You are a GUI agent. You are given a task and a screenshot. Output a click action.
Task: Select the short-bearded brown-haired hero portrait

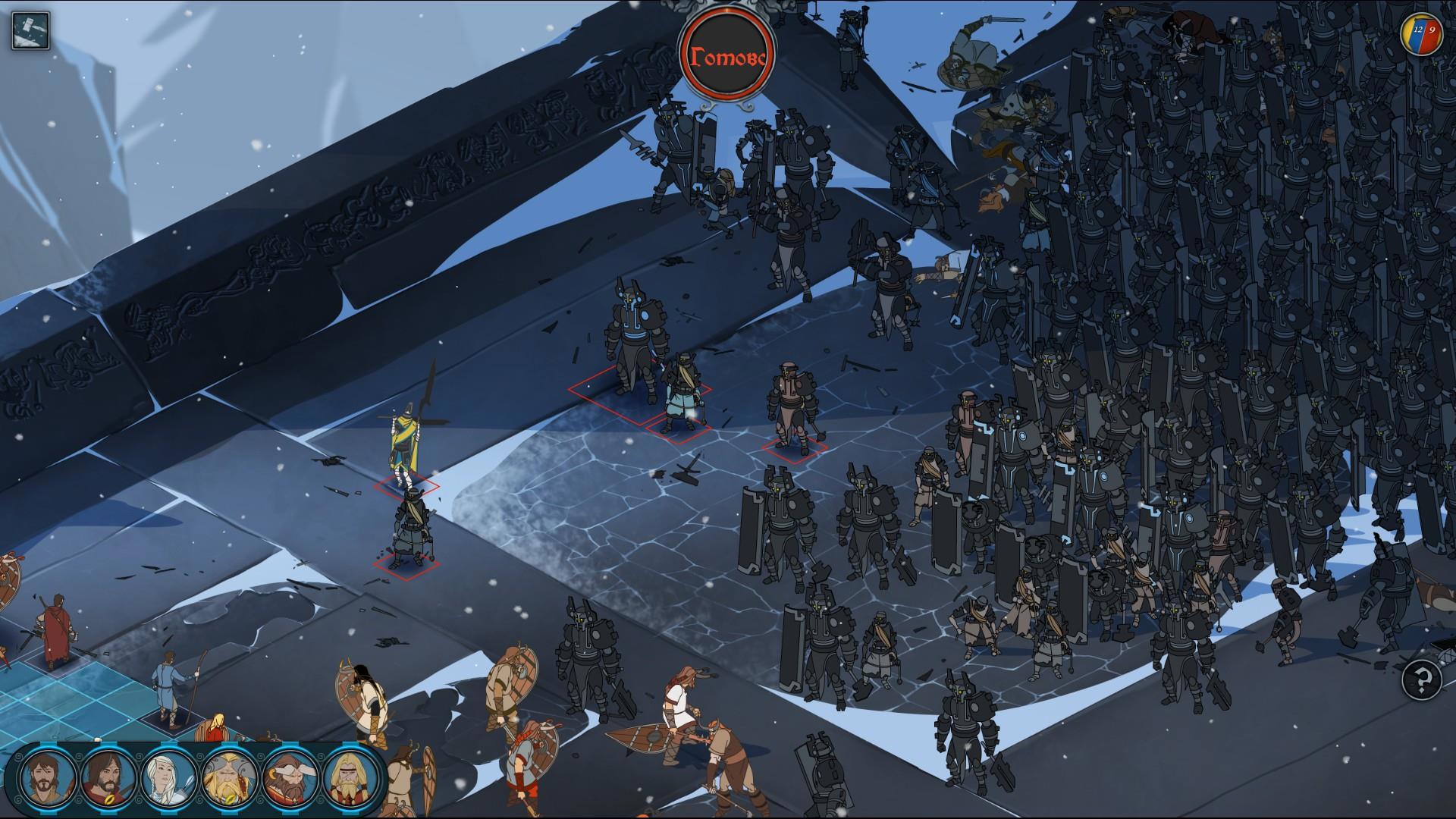[x=47, y=780]
